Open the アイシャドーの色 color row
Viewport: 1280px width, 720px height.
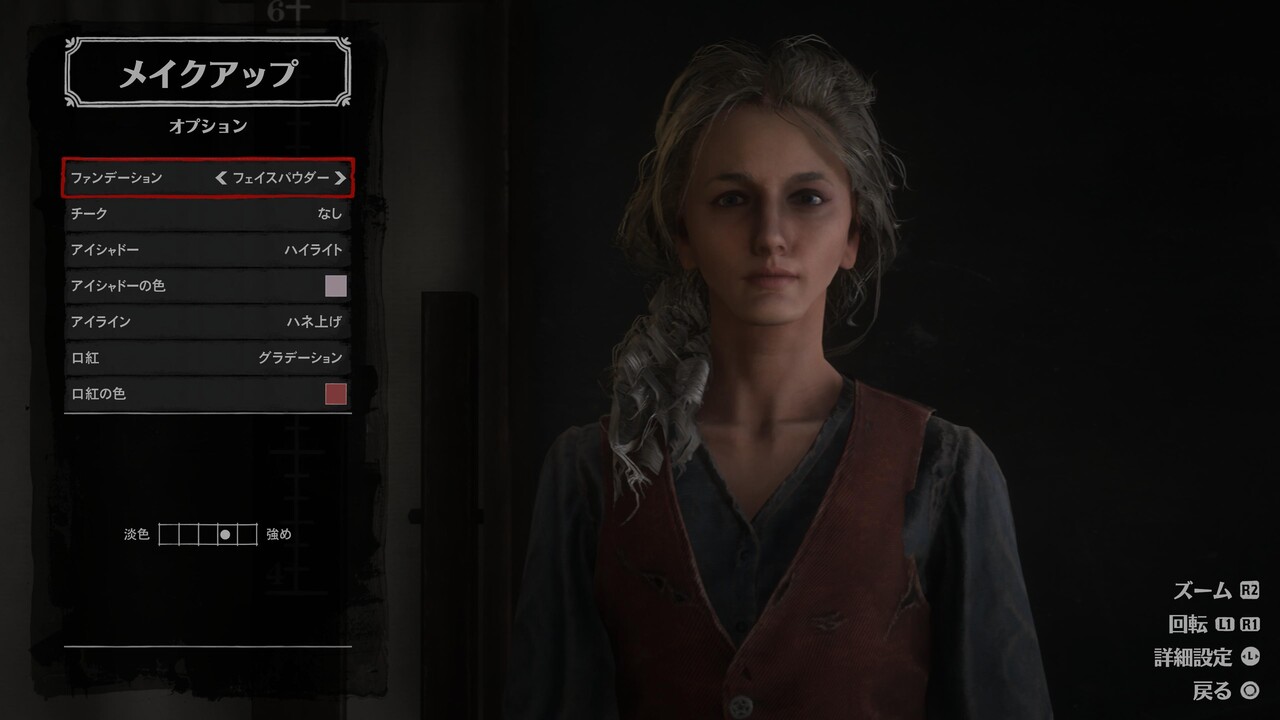coord(207,286)
